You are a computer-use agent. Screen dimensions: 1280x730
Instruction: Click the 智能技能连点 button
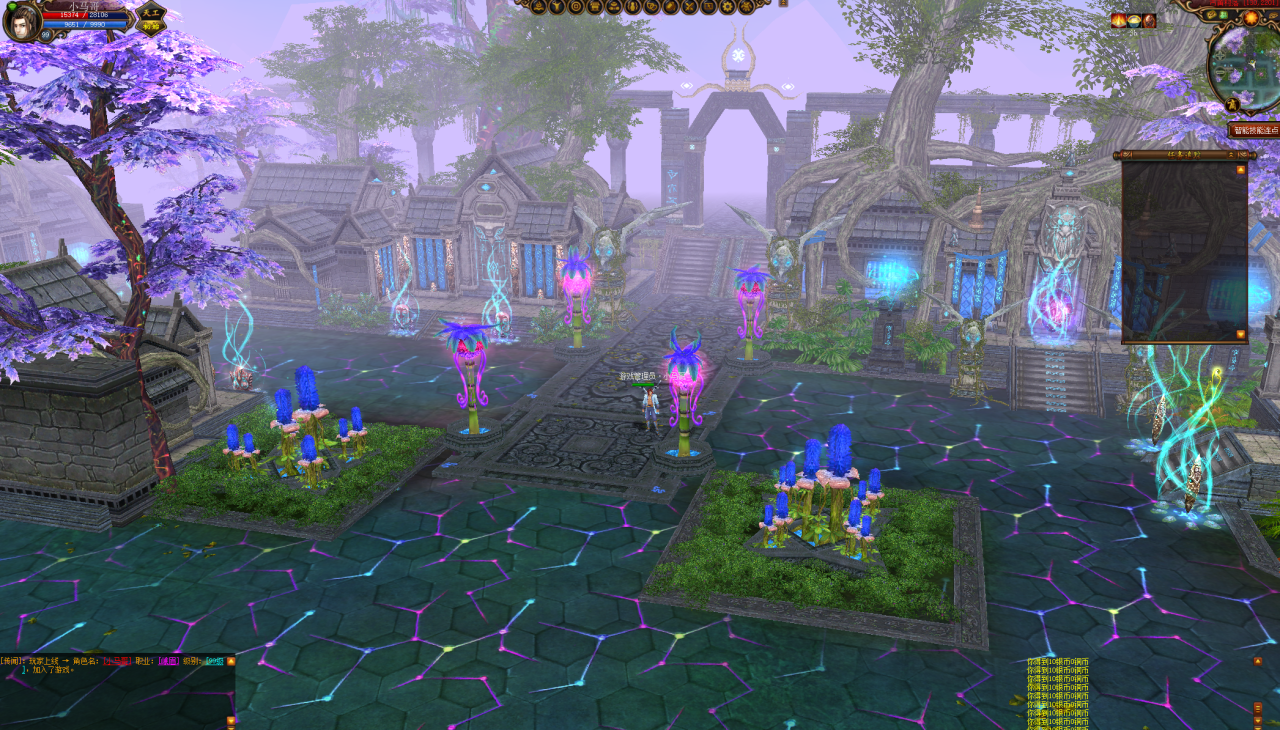(x=1256, y=130)
